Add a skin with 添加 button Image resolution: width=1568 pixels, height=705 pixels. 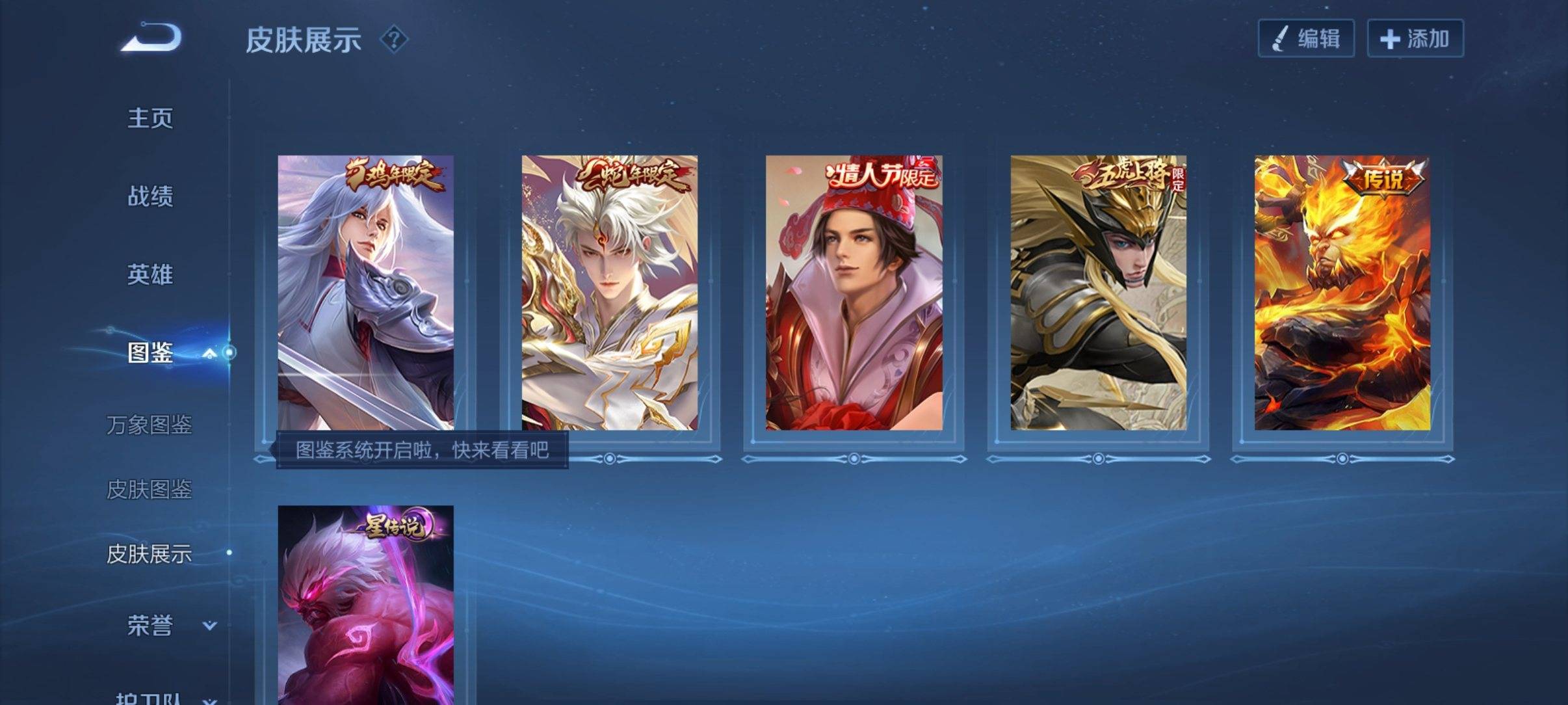click(1415, 38)
